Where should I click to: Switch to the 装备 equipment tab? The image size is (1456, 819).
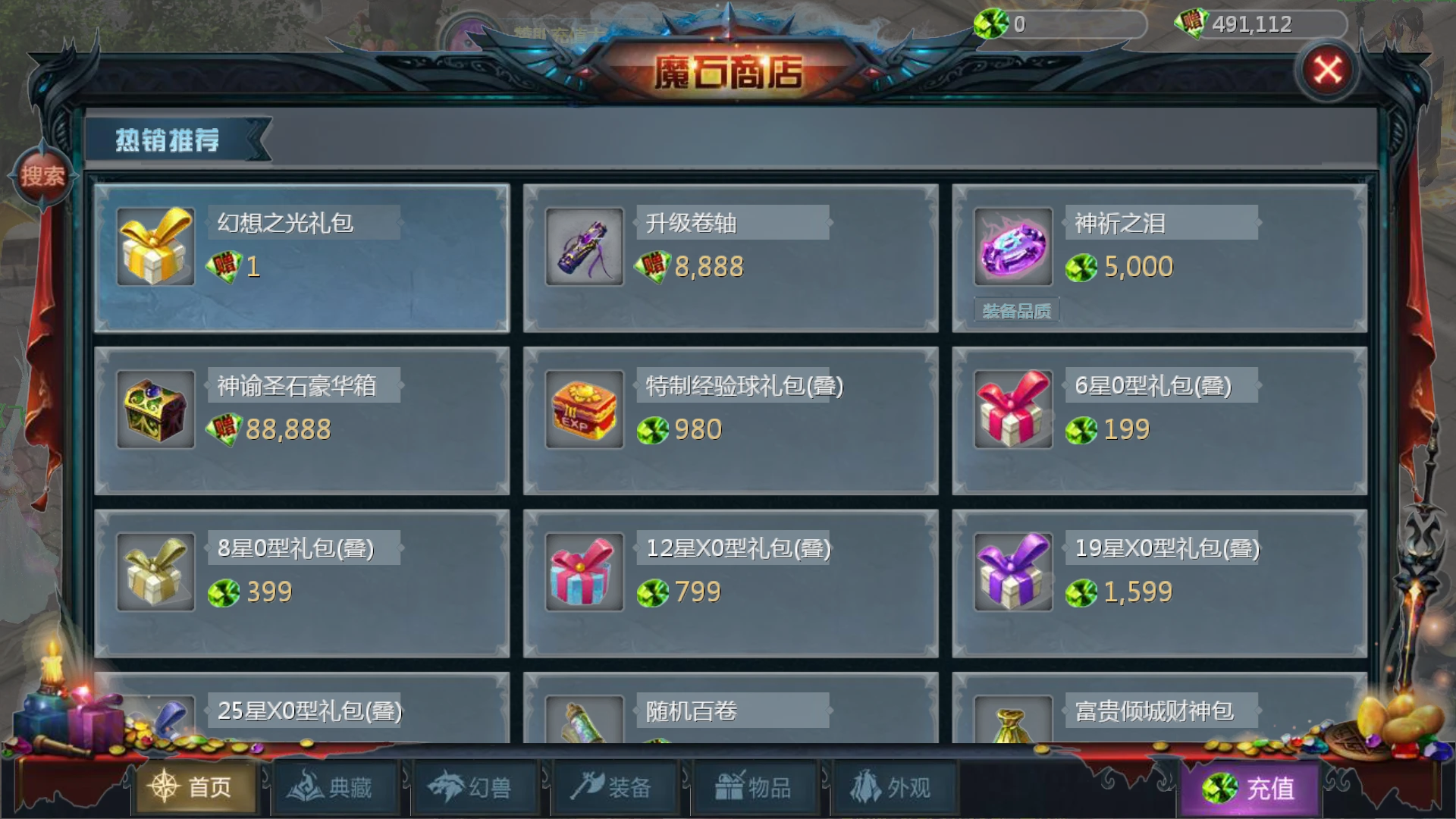coord(616,787)
